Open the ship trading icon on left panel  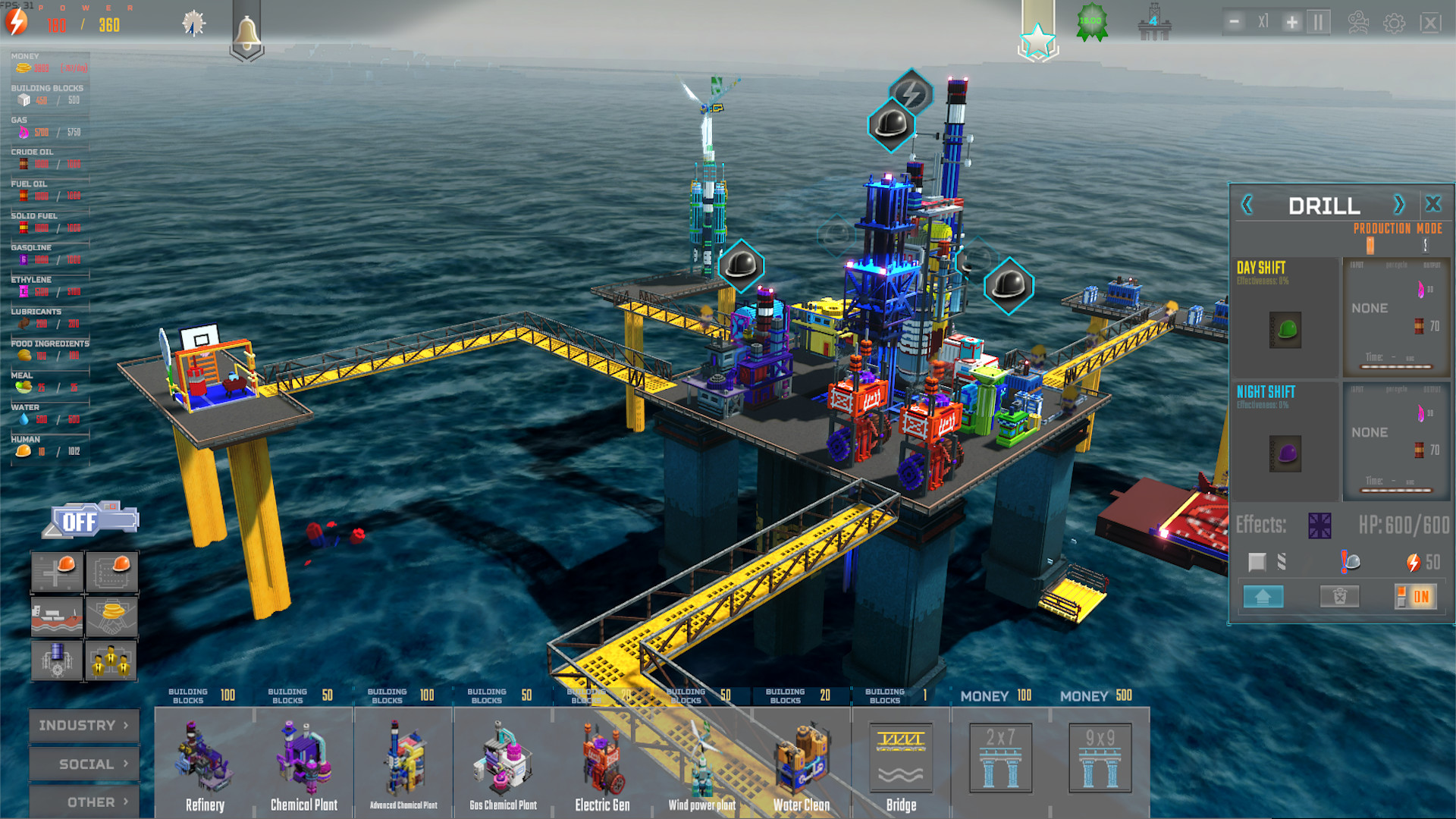click(57, 616)
